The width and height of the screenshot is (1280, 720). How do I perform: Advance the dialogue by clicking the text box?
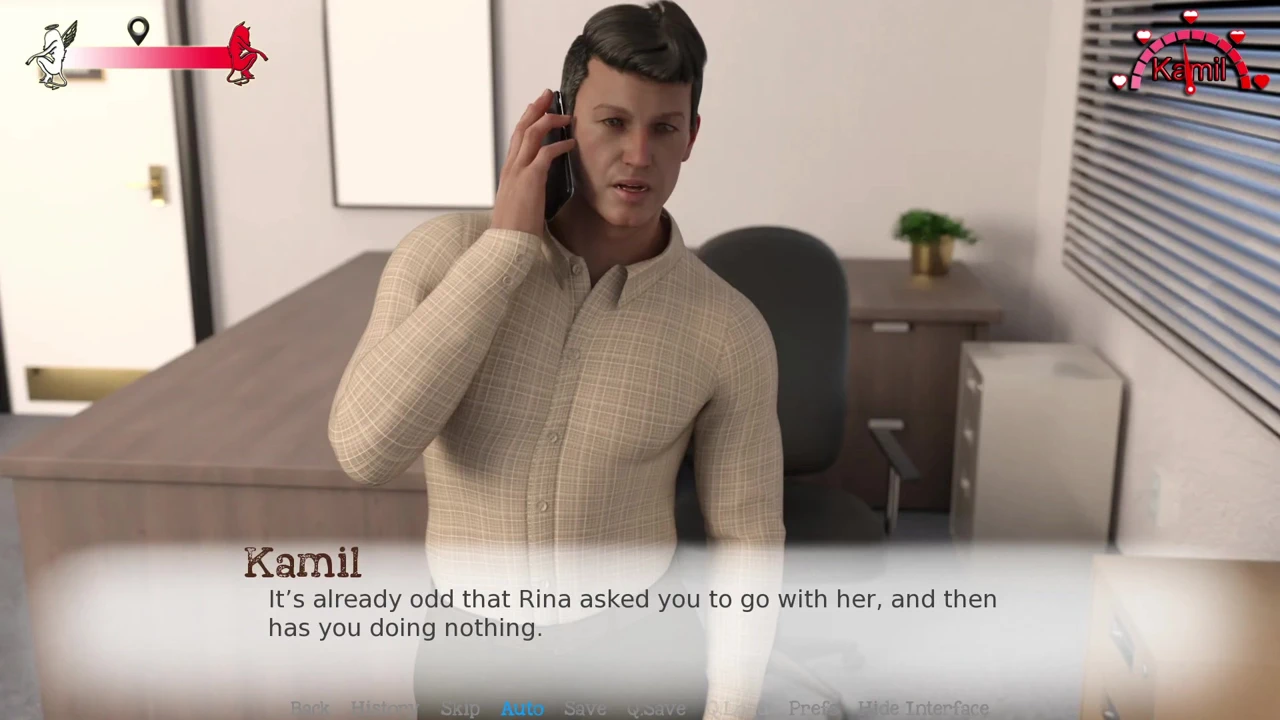(x=632, y=613)
